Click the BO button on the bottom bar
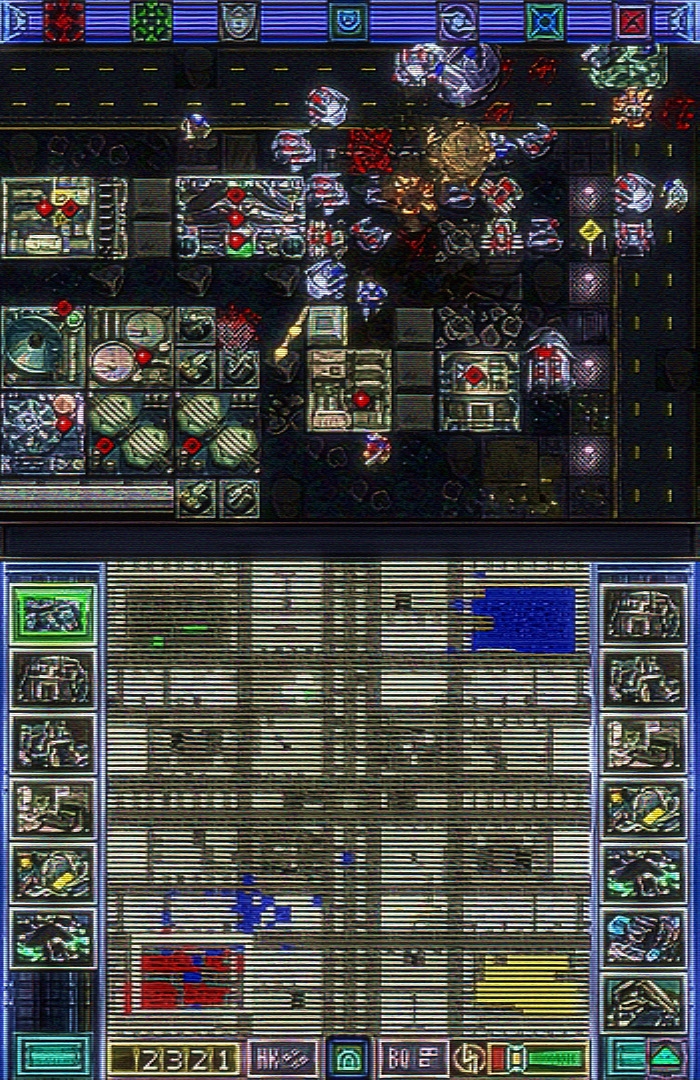 pyautogui.click(x=413, y=1057)
